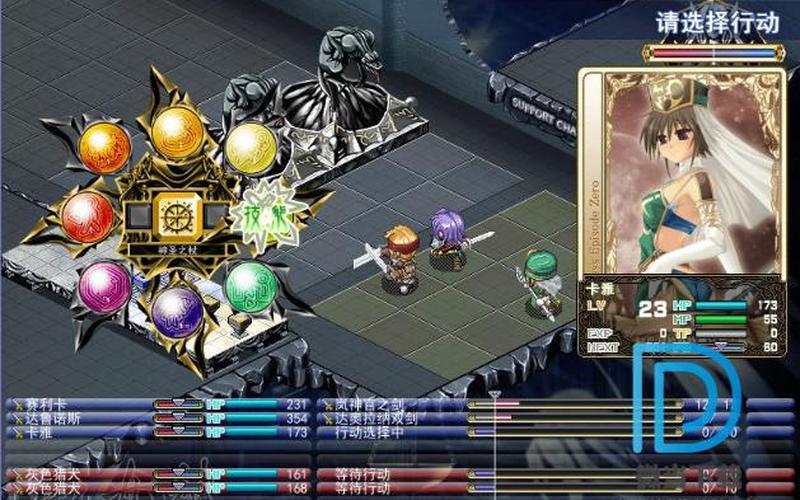
Task: Choose the purple orb command
Action: (178, 311)
